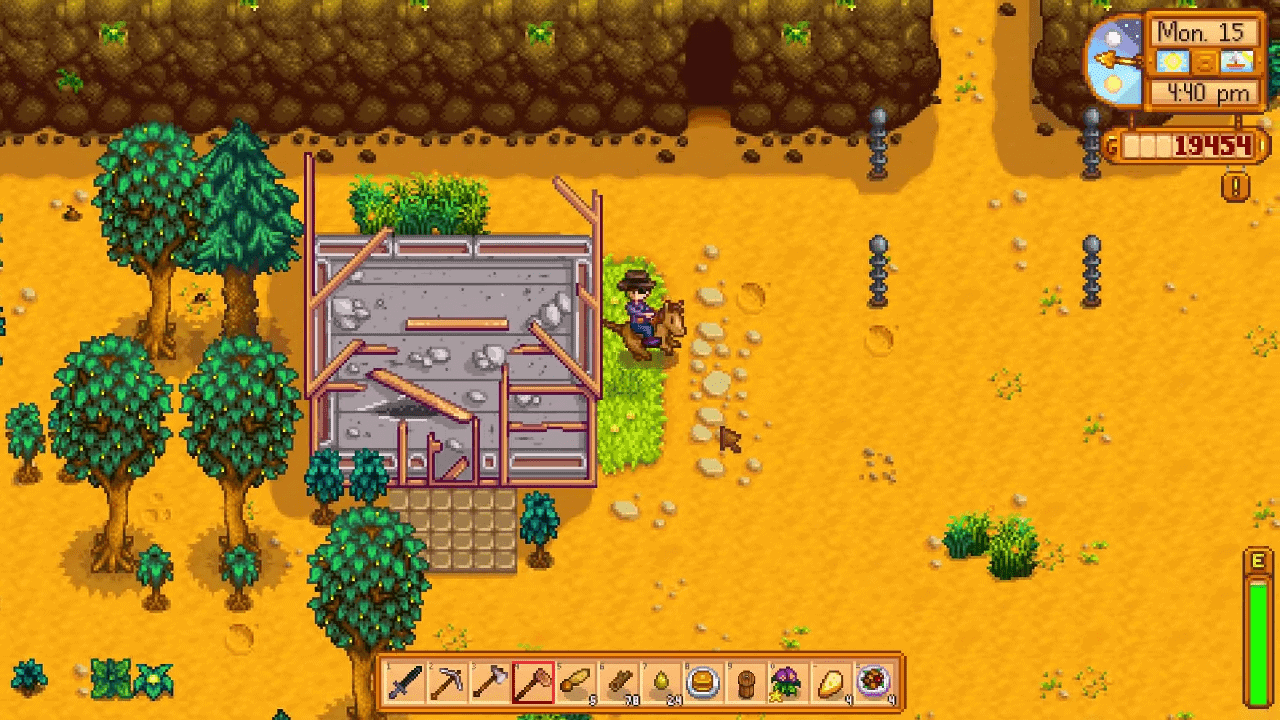
Task: Click the Mon. 15 date display
Action: click(x=1203, y=32)
